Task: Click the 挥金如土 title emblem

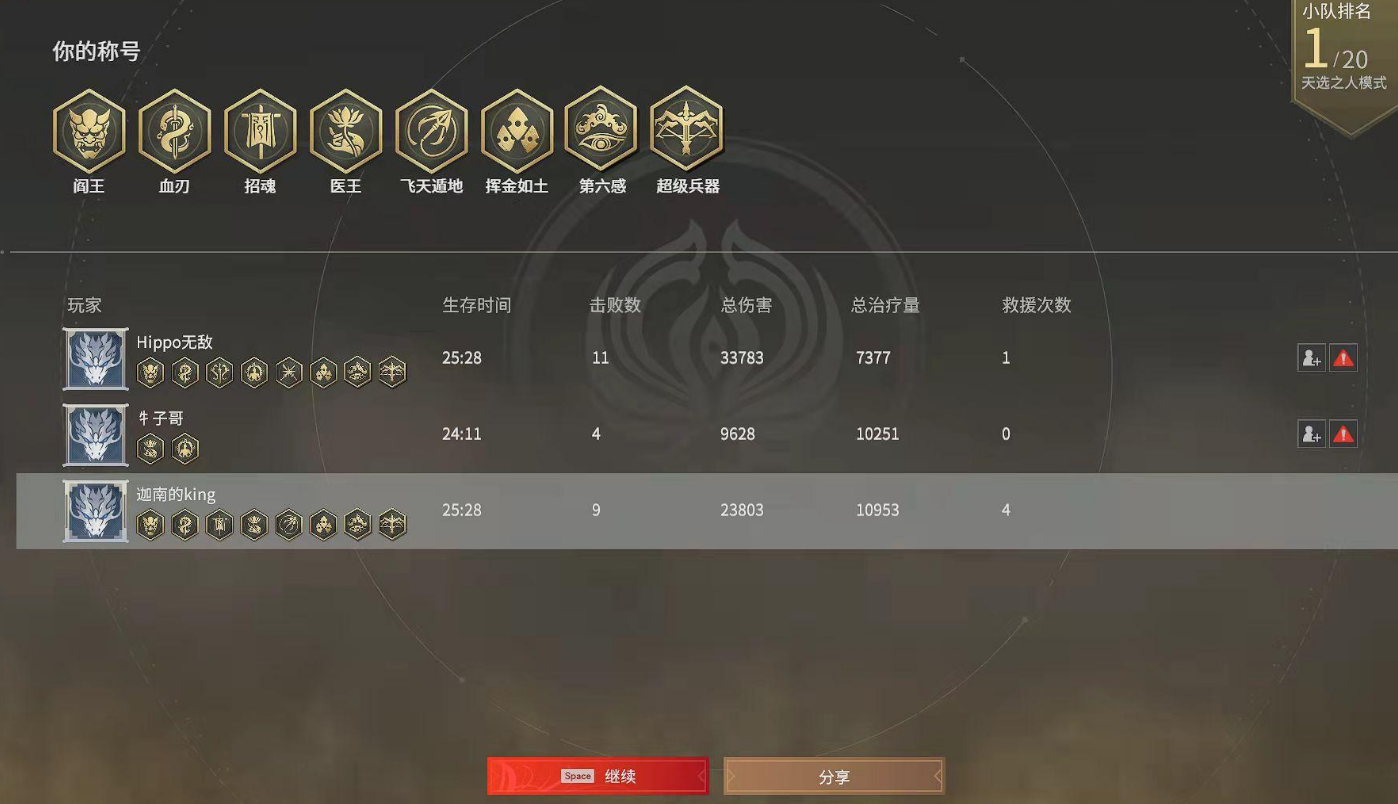Action: click(x=516, y=131)
